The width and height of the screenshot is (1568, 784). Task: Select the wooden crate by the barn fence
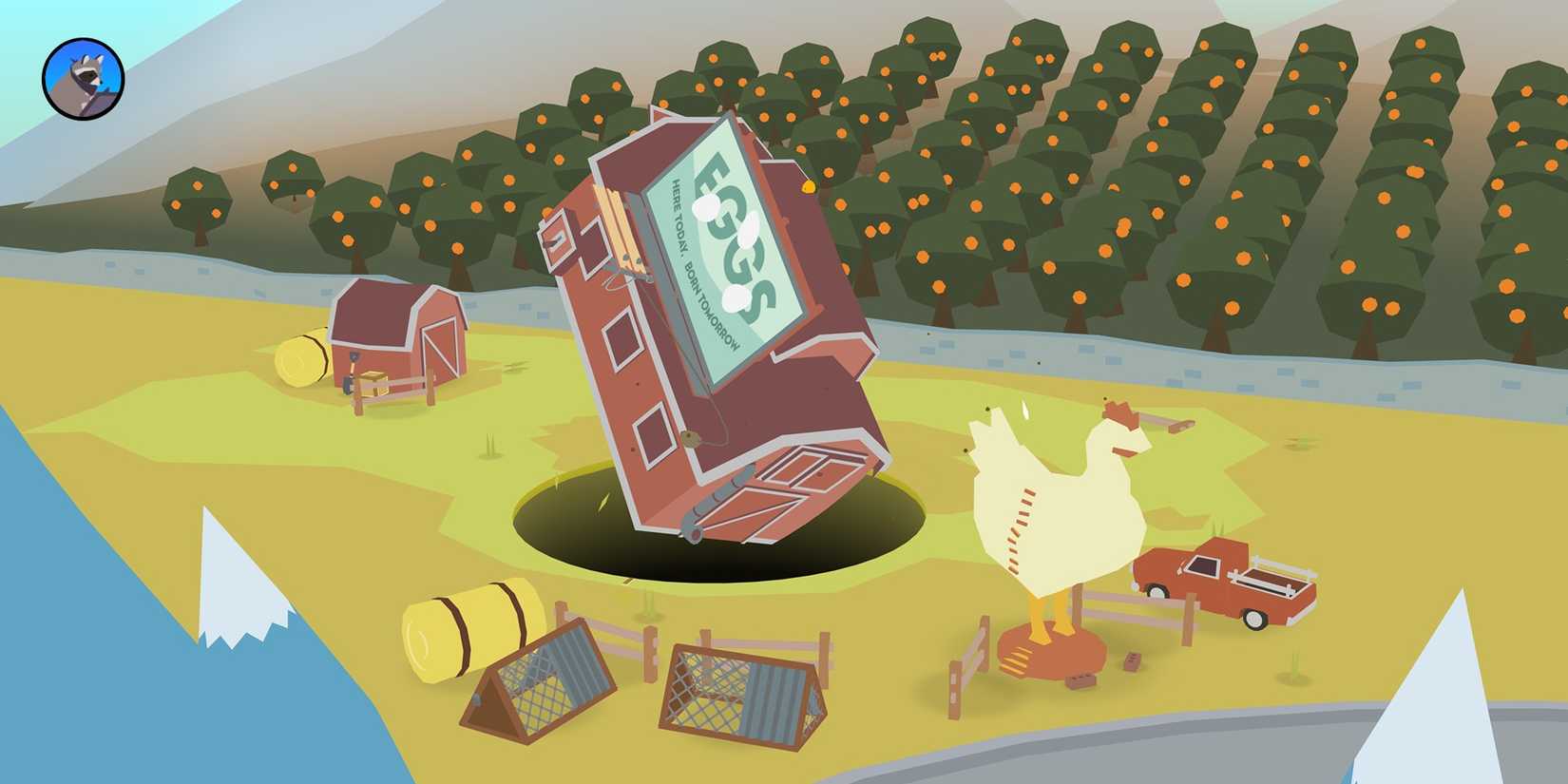click(x=373, y=380)
